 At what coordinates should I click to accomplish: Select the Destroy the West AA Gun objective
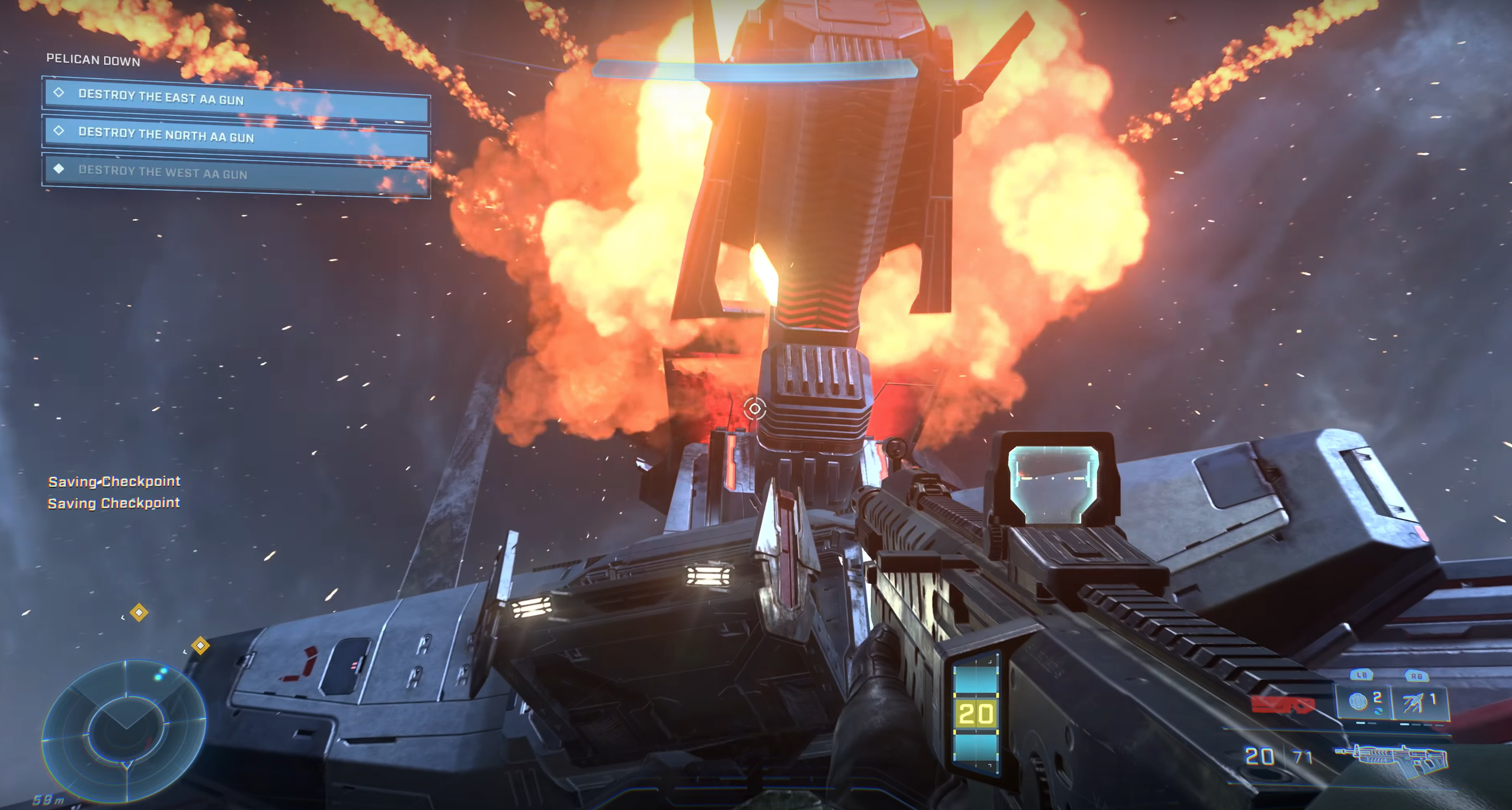pos(236,174)
